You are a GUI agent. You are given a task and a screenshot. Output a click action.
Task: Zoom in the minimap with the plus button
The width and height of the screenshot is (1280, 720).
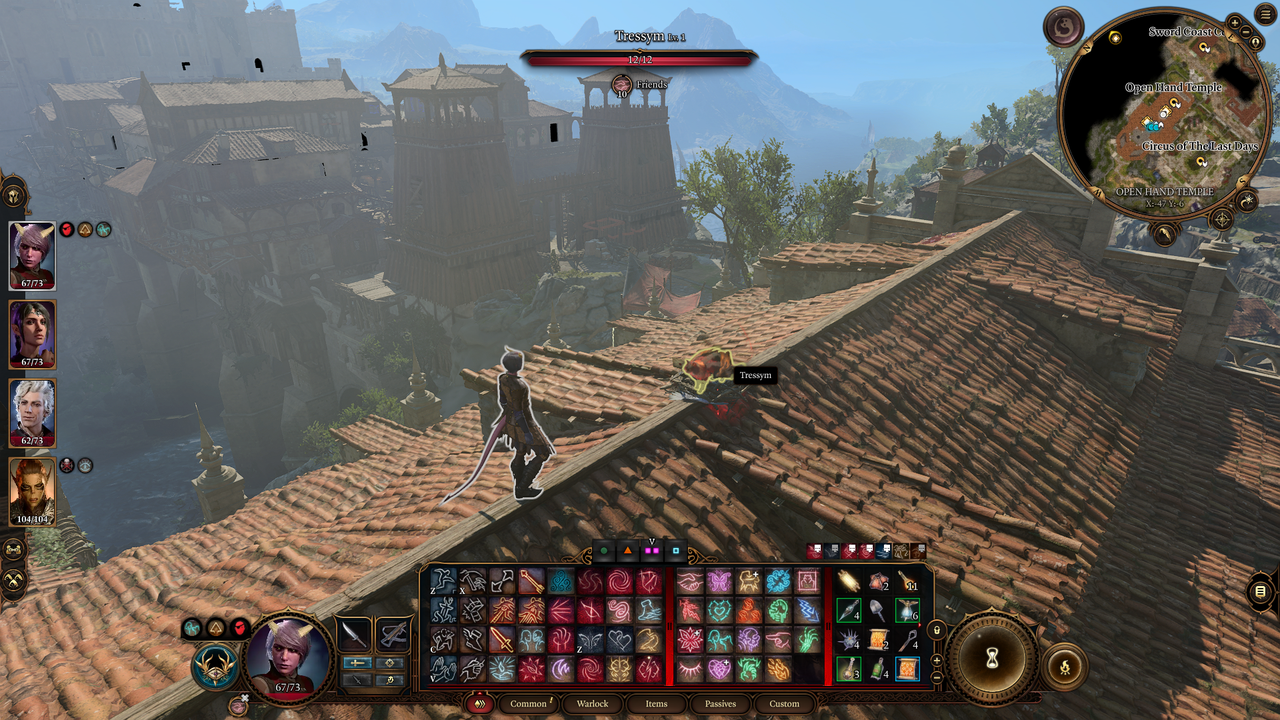point(1234,22)
